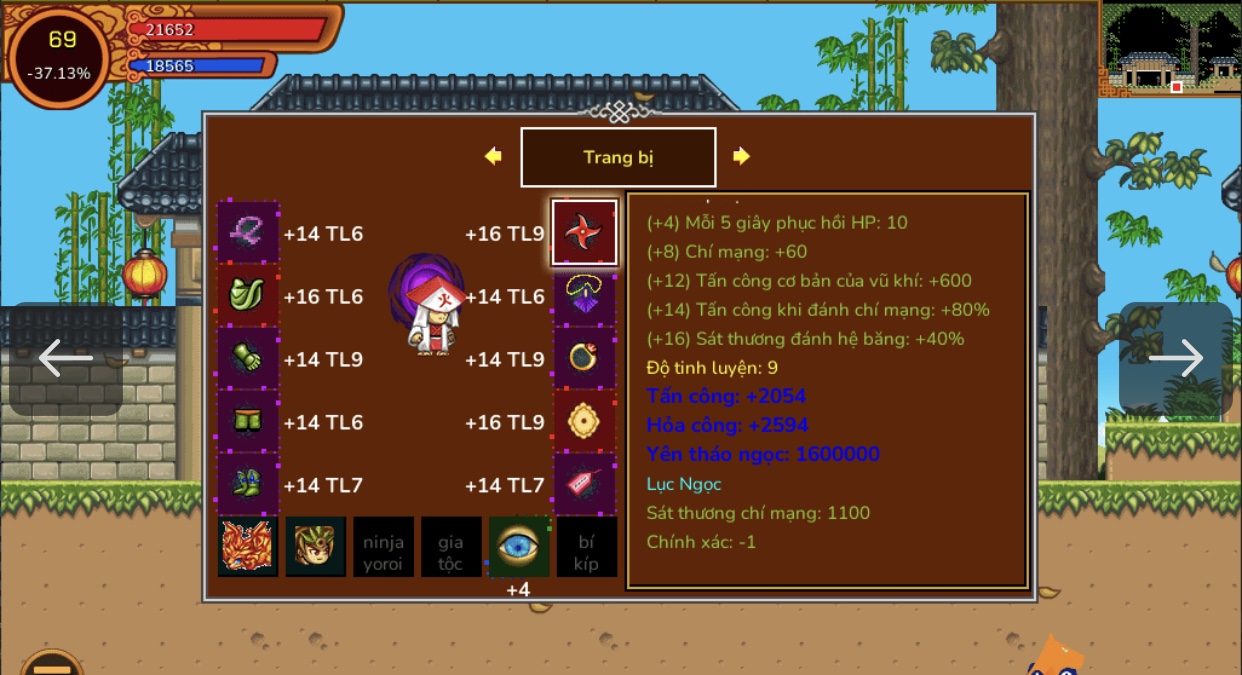Select the pink talisman tag slot

click(584, 485)
